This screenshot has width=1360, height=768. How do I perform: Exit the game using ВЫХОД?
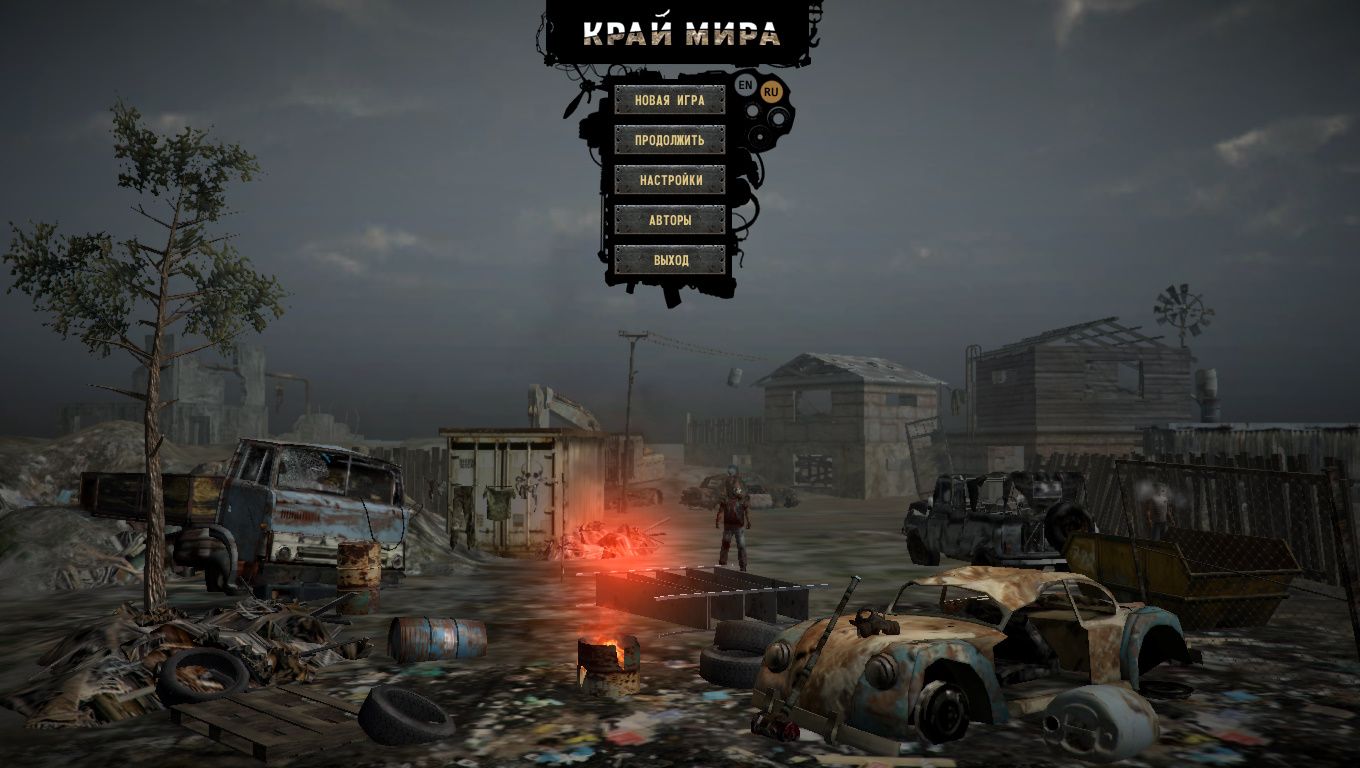670,258
